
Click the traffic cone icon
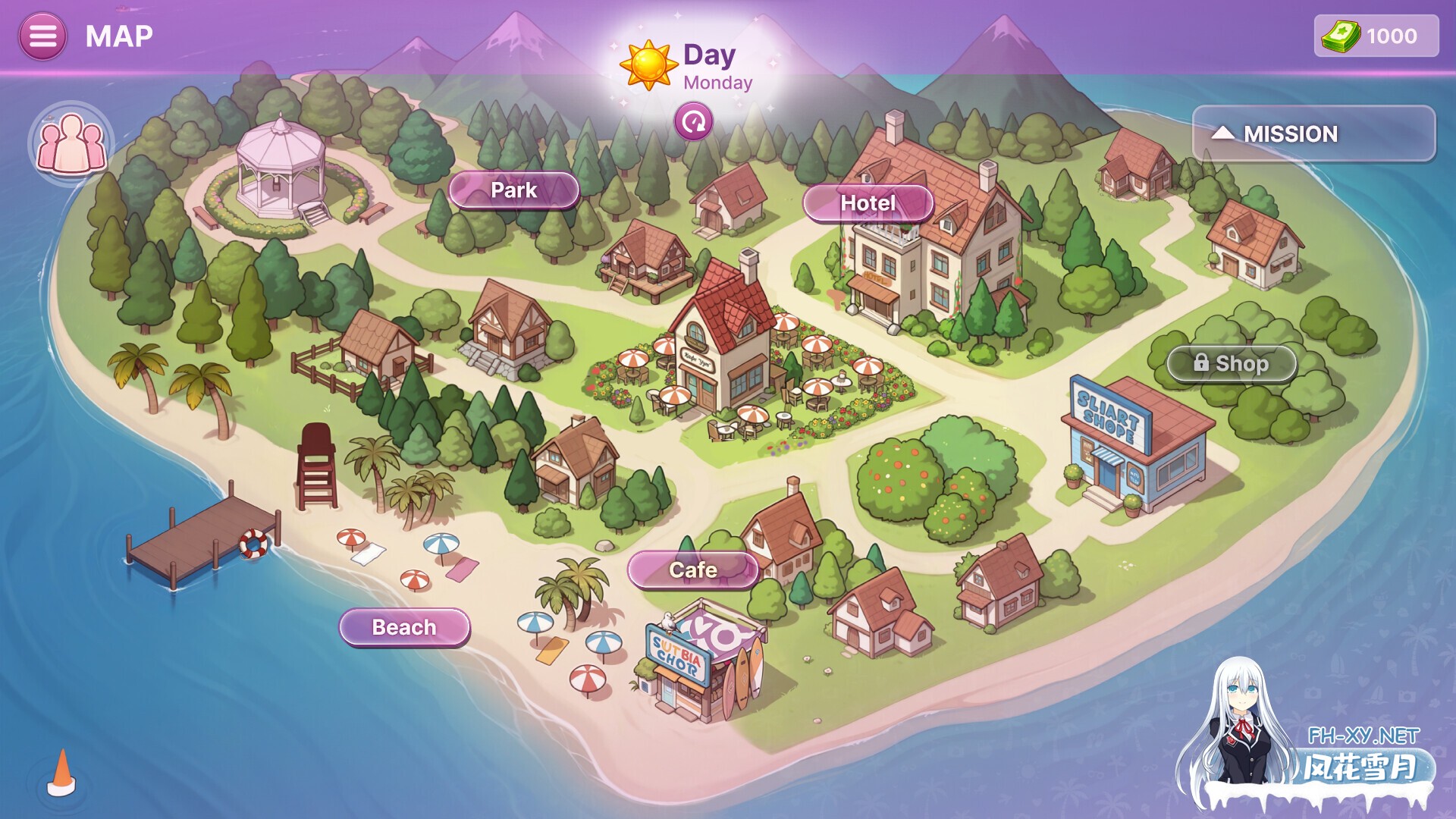[x=62, y=773]
